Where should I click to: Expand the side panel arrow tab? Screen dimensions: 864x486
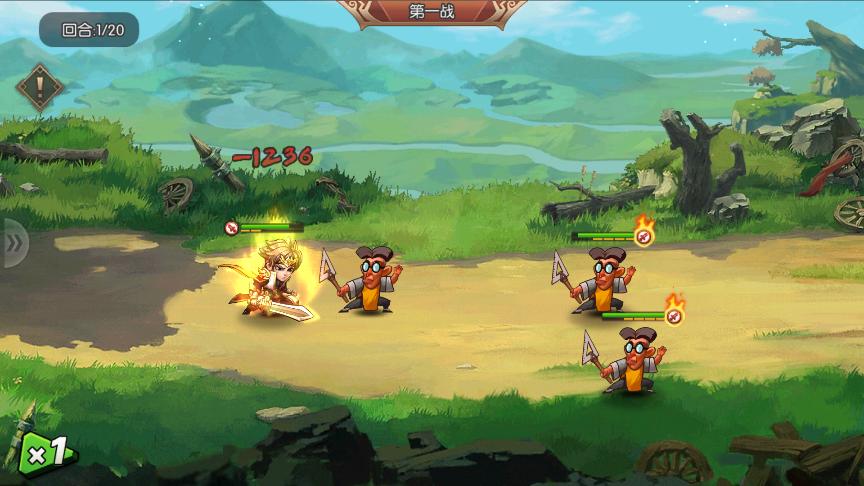(x=14, y=242)
